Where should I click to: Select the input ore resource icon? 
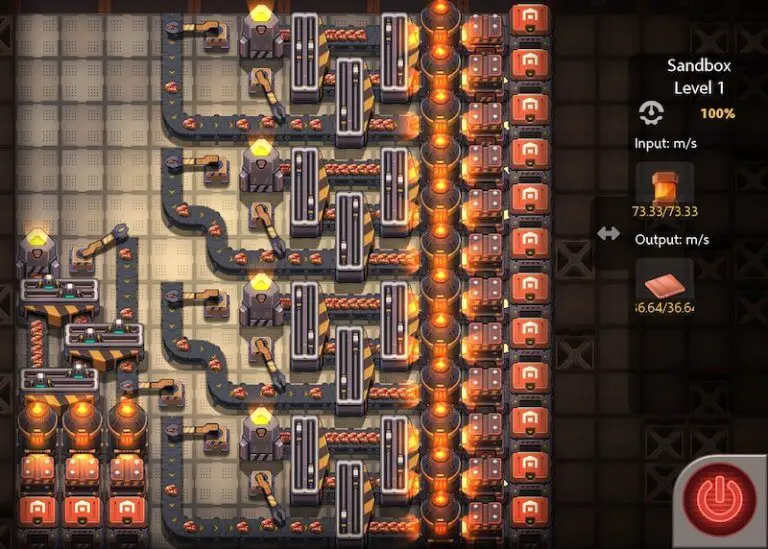coord(664,184)
